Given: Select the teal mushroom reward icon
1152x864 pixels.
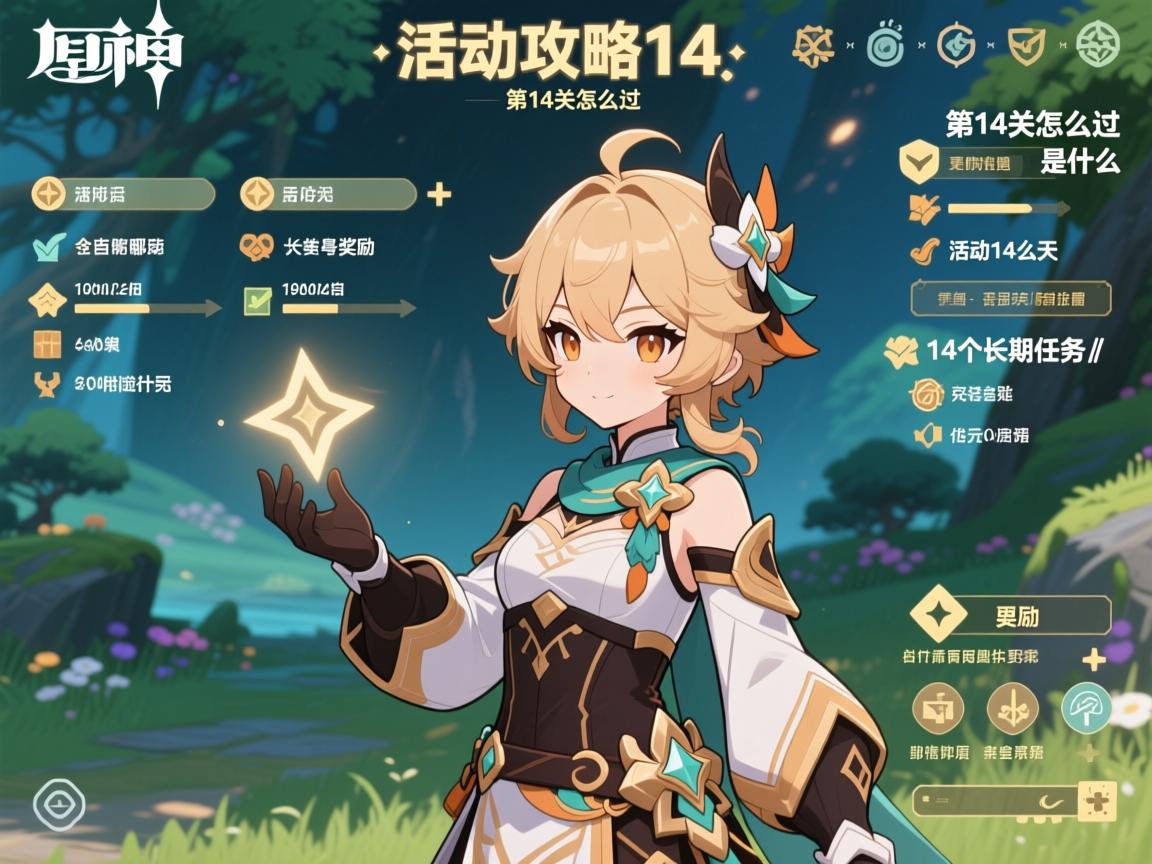Looking at the screenshot, I should (1085, 708).
